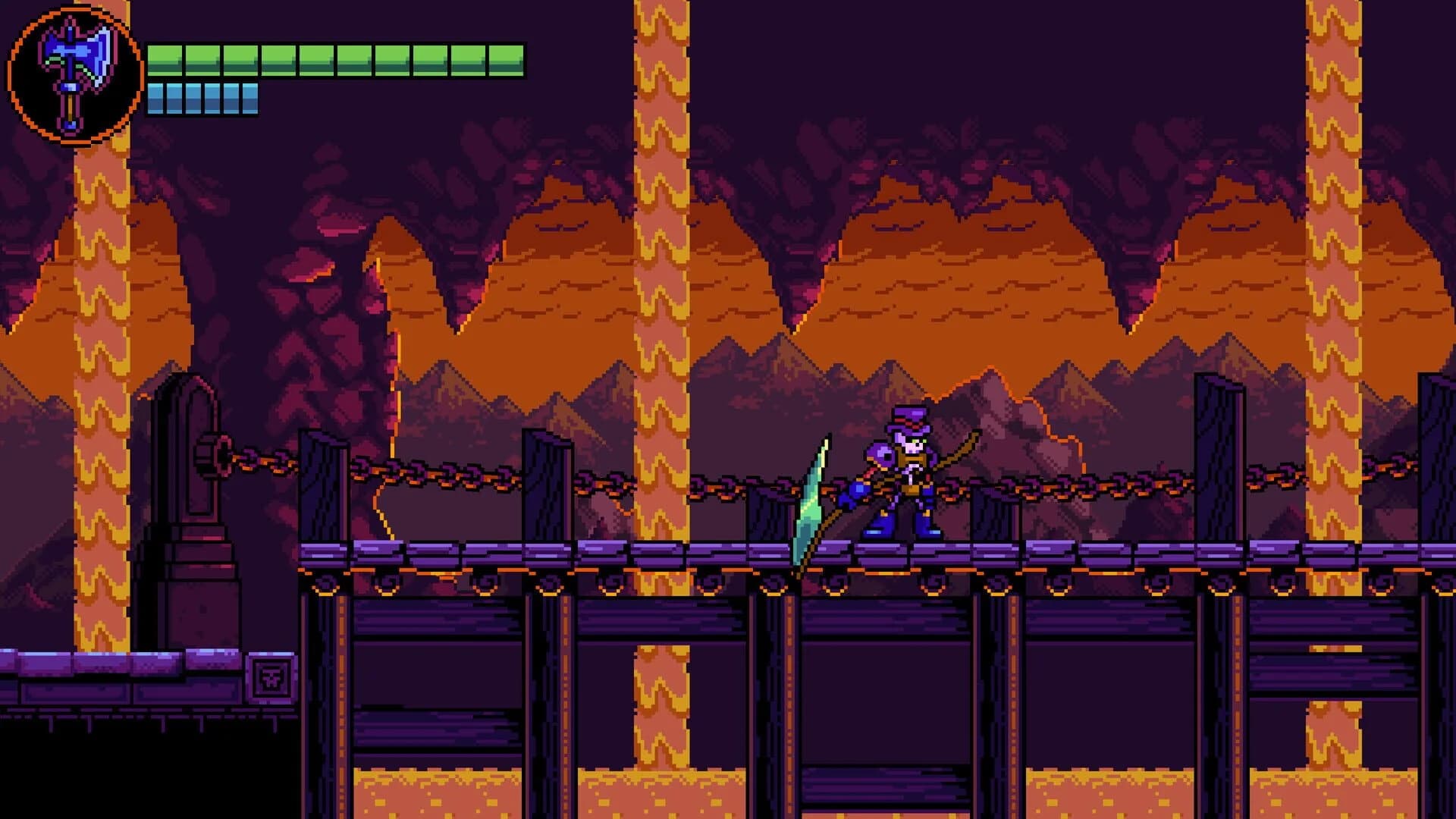Toggle the rightmost green health block
Screen dimensions: 1456x819
(x=508, y=58)
